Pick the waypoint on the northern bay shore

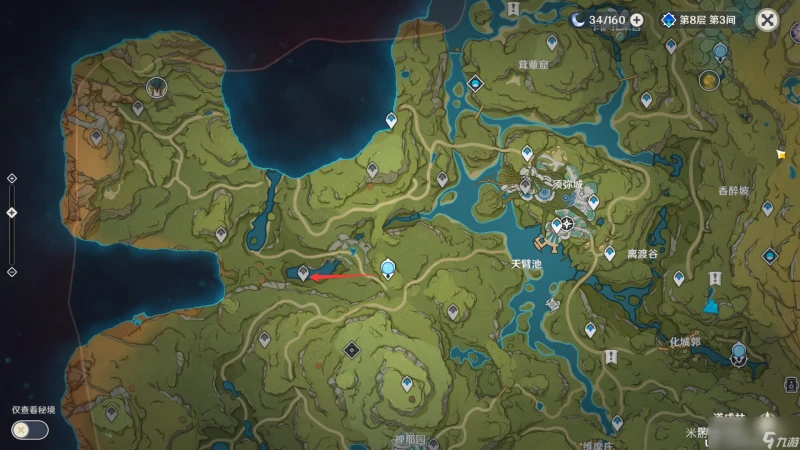coord(391,120)
